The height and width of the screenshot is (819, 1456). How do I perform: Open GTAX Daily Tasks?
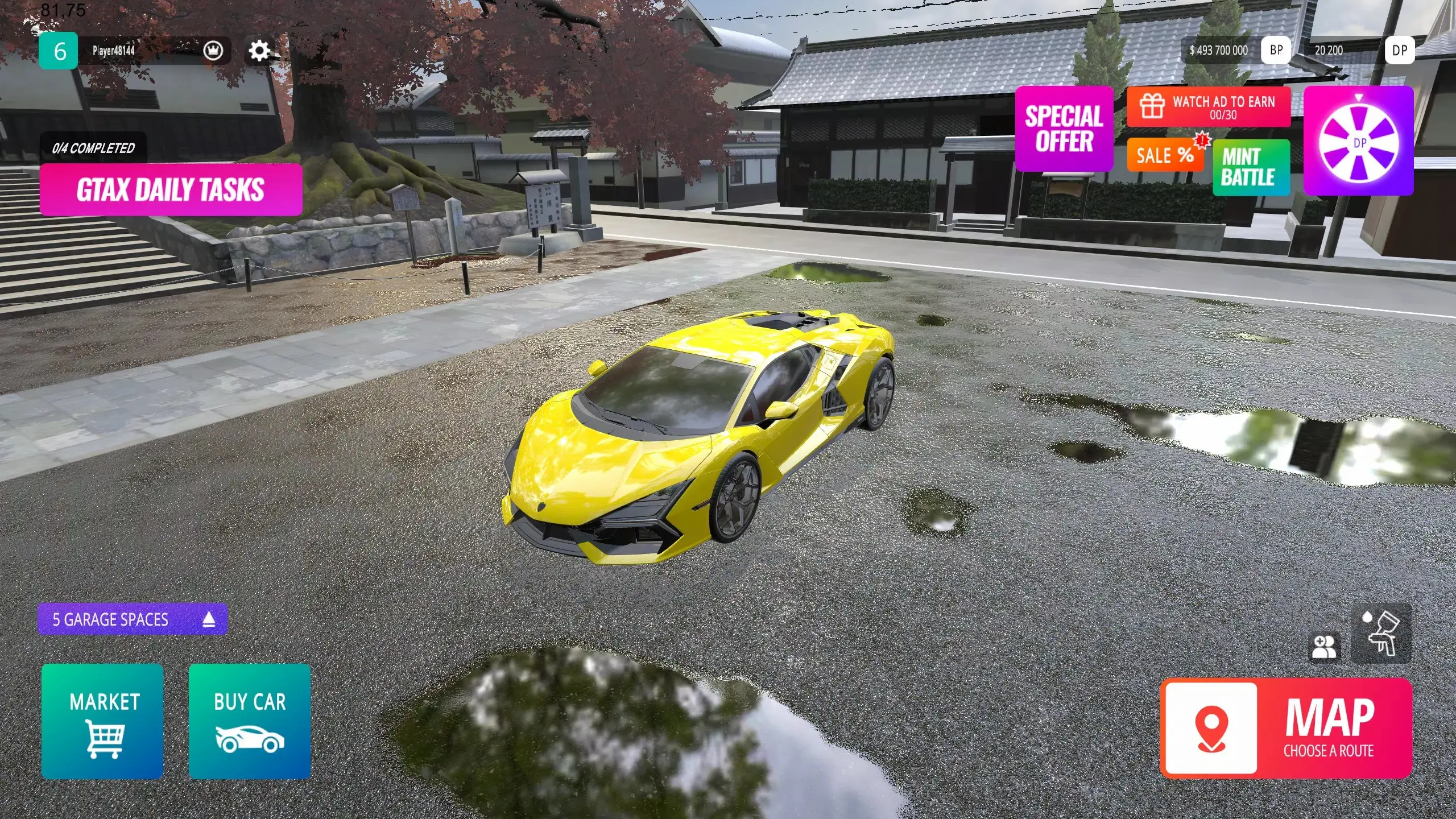(171, 189)
